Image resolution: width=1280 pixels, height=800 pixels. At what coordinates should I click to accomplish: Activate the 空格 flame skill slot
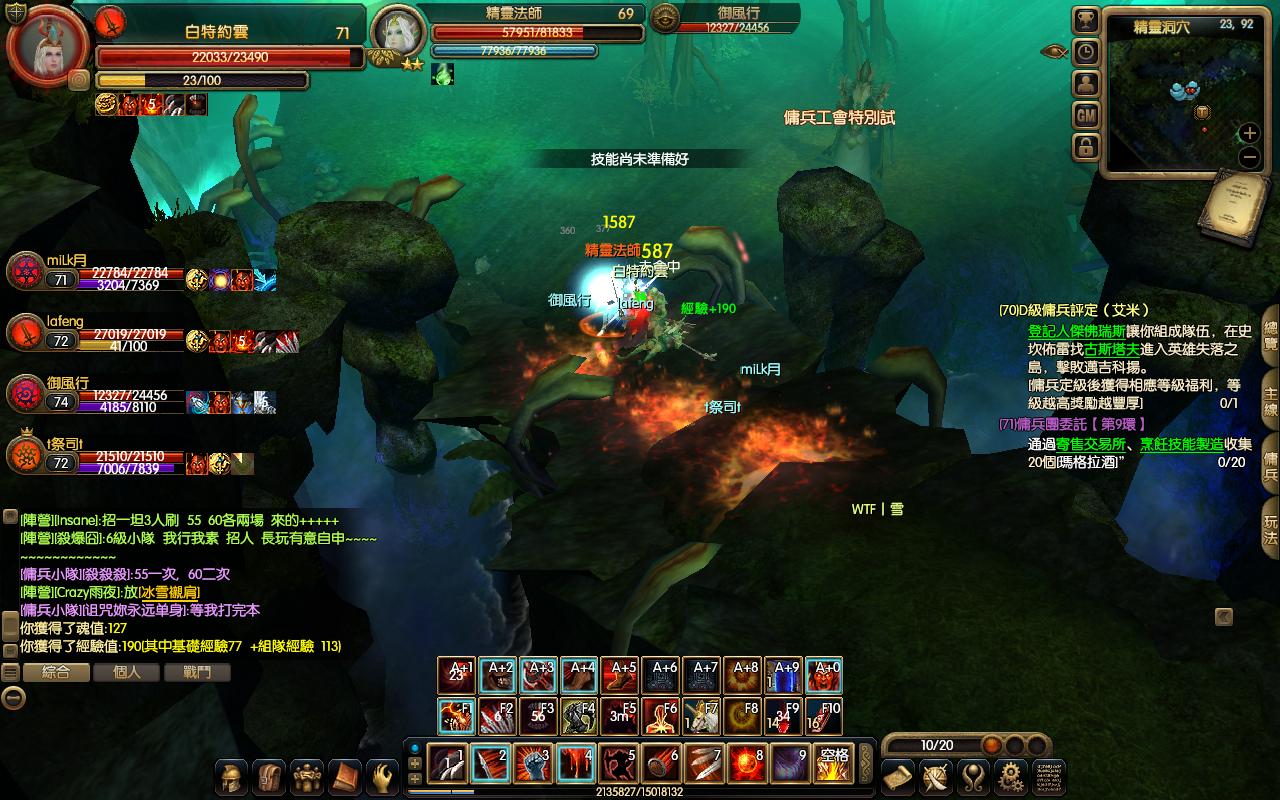[833, 763]
